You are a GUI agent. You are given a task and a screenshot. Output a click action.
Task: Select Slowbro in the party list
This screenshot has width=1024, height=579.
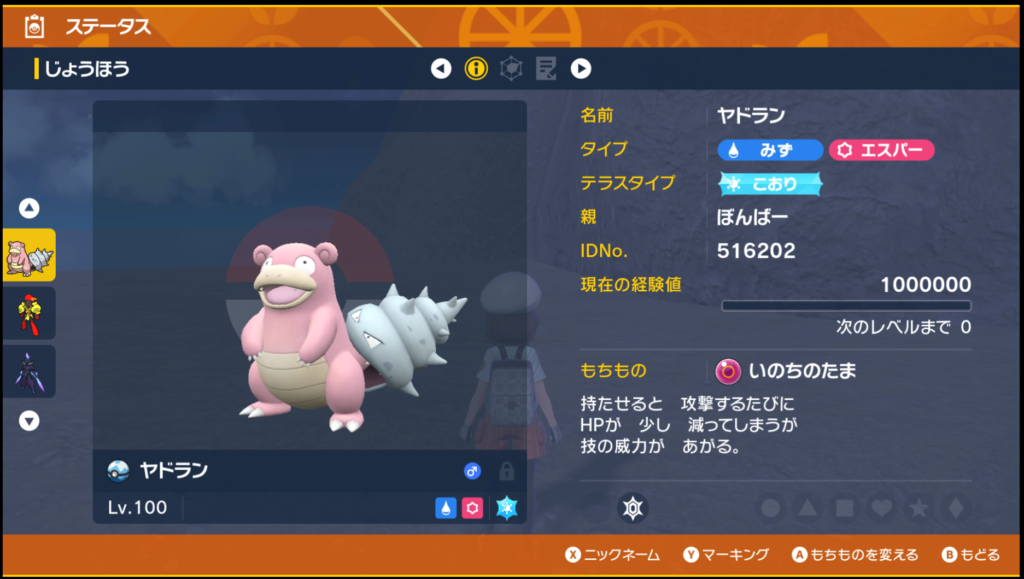[30, 255]
